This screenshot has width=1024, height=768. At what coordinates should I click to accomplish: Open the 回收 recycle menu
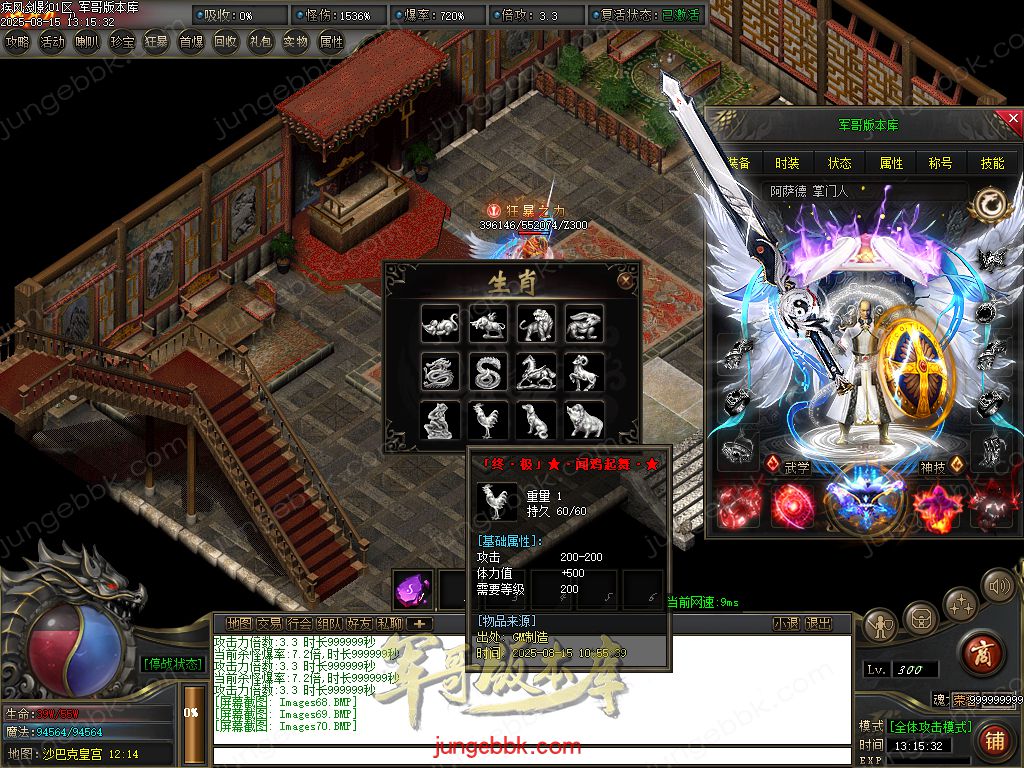[225, 42]
